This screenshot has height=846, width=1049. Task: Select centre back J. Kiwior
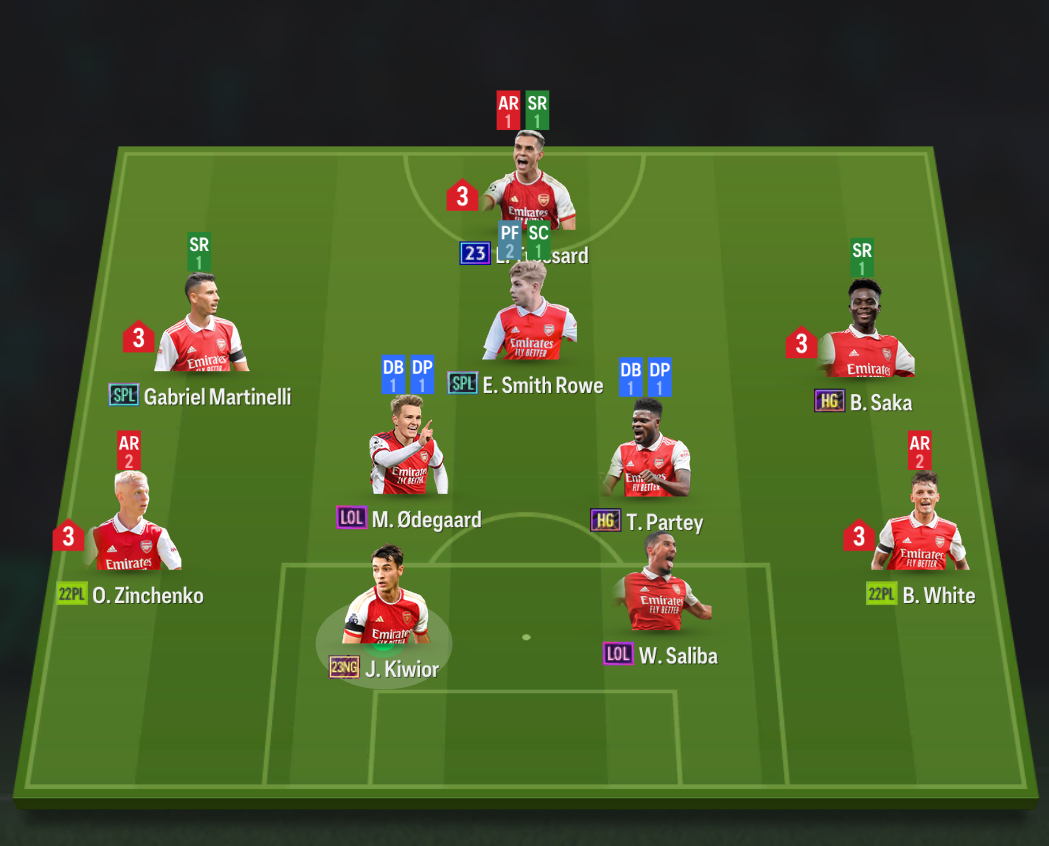click(387, 607)
